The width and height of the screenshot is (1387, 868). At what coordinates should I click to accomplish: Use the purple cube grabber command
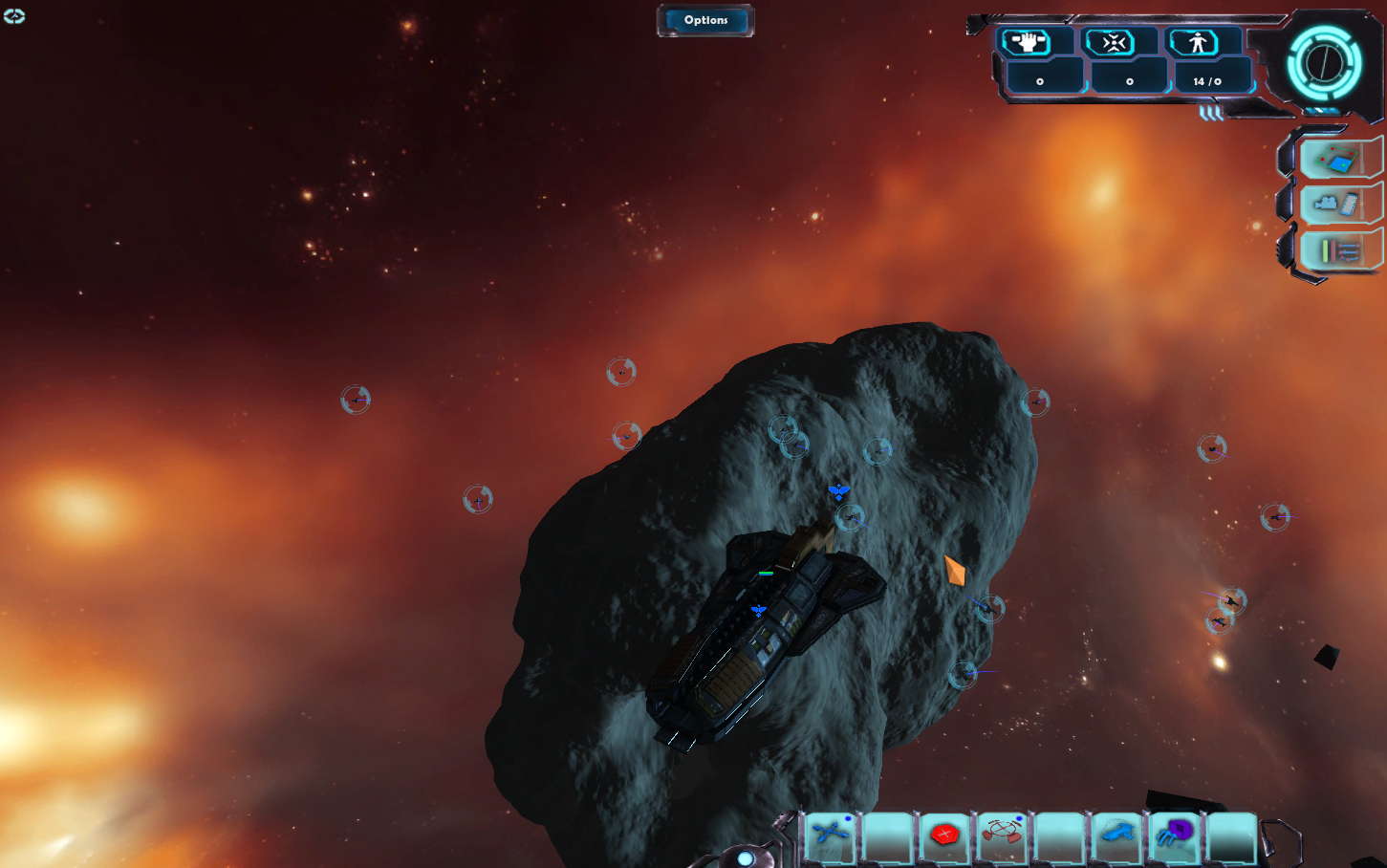tap(1175, 834)
